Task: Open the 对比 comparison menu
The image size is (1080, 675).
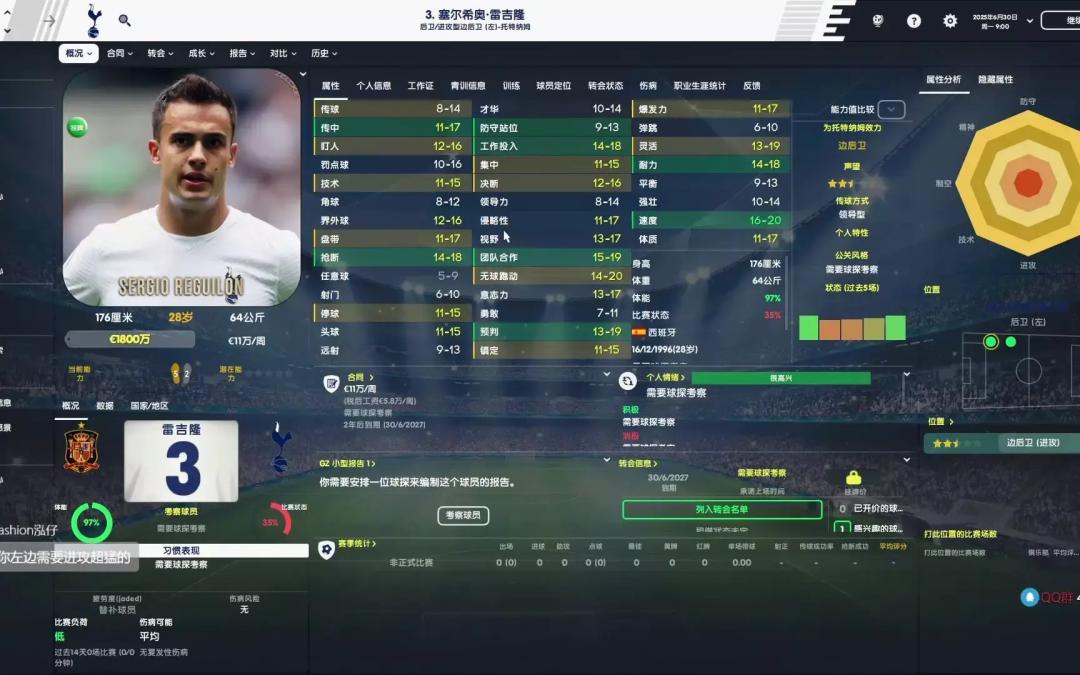Action: (x=283, y=54)
